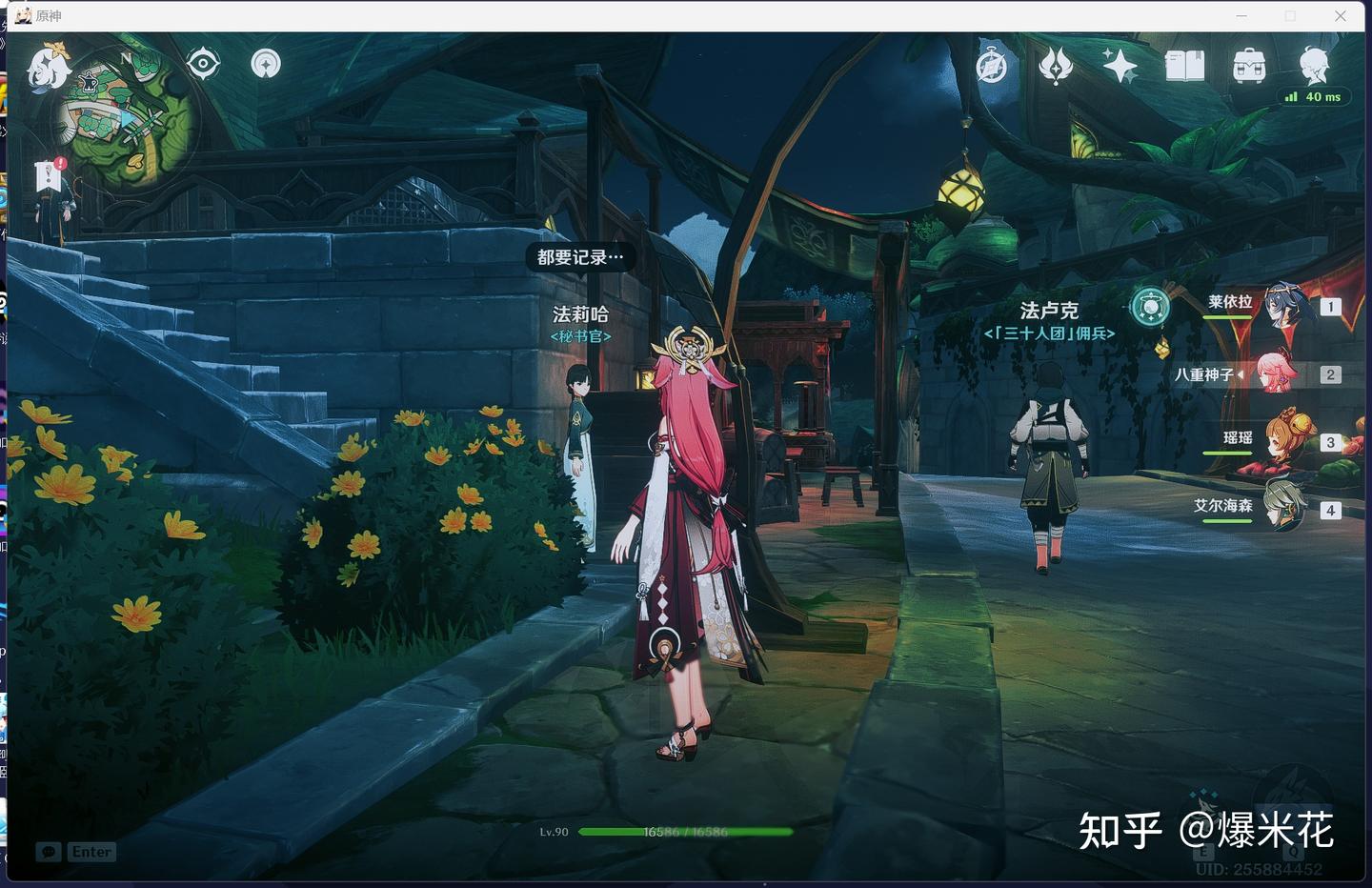
Task: Open the Paimon main menu
Action: click(x=48, y=66)
